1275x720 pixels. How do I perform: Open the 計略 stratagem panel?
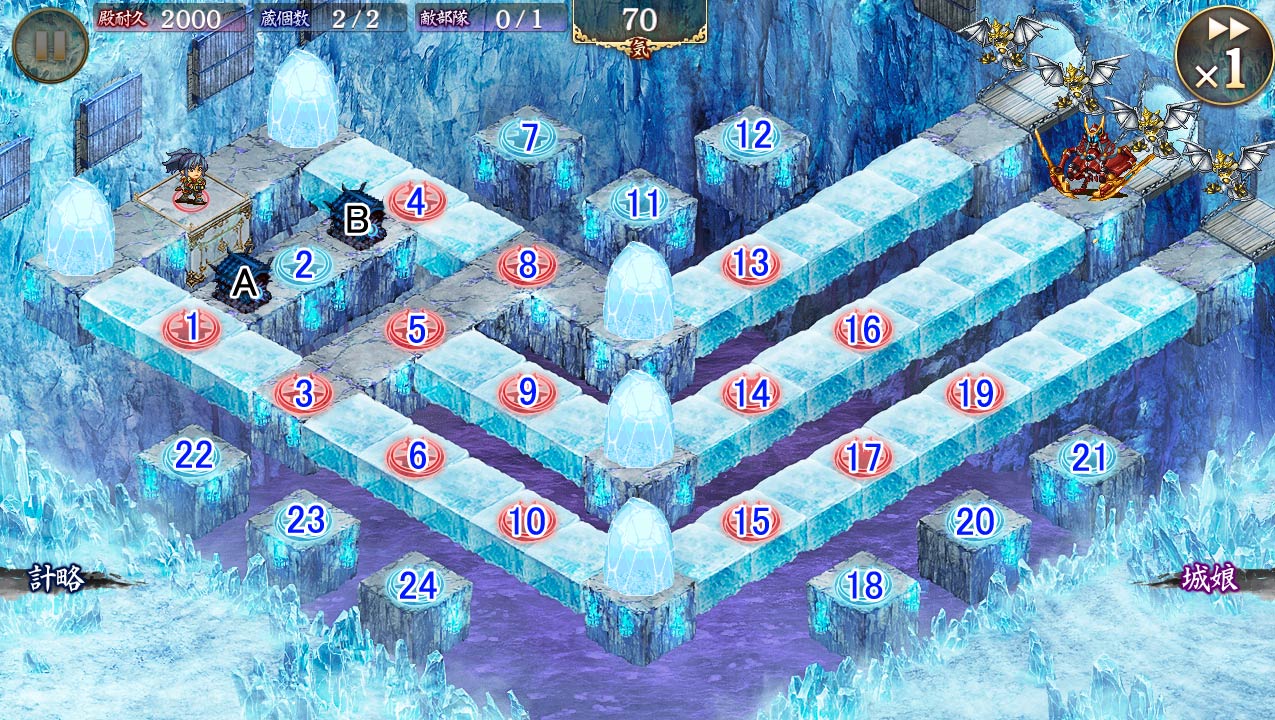pyautogui.click(x=58, y=578)
